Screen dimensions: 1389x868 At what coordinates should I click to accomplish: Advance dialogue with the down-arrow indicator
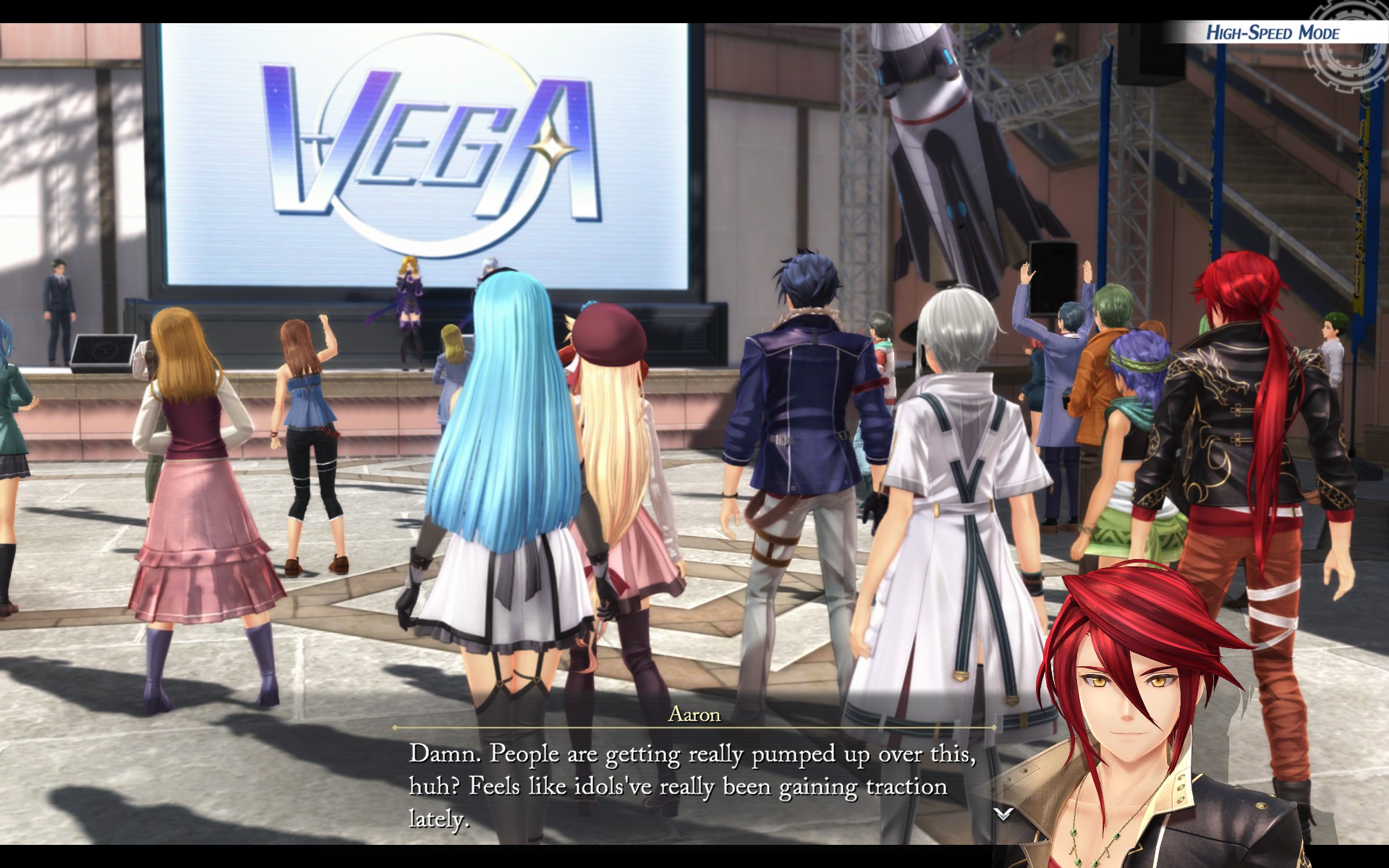click(1003, 814)
